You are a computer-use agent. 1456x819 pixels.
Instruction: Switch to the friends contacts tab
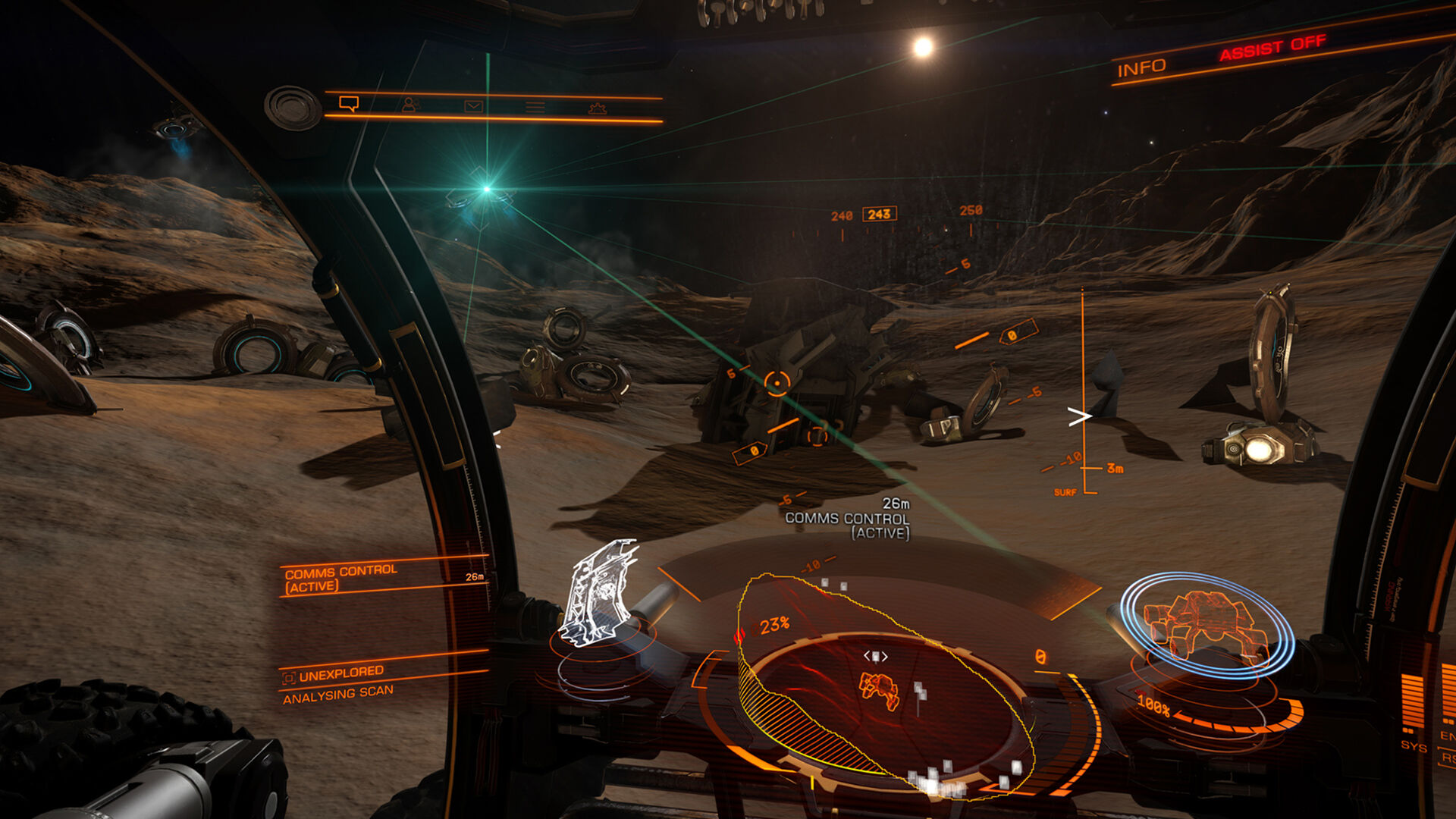pyautogui.click(x=410, y=105)
